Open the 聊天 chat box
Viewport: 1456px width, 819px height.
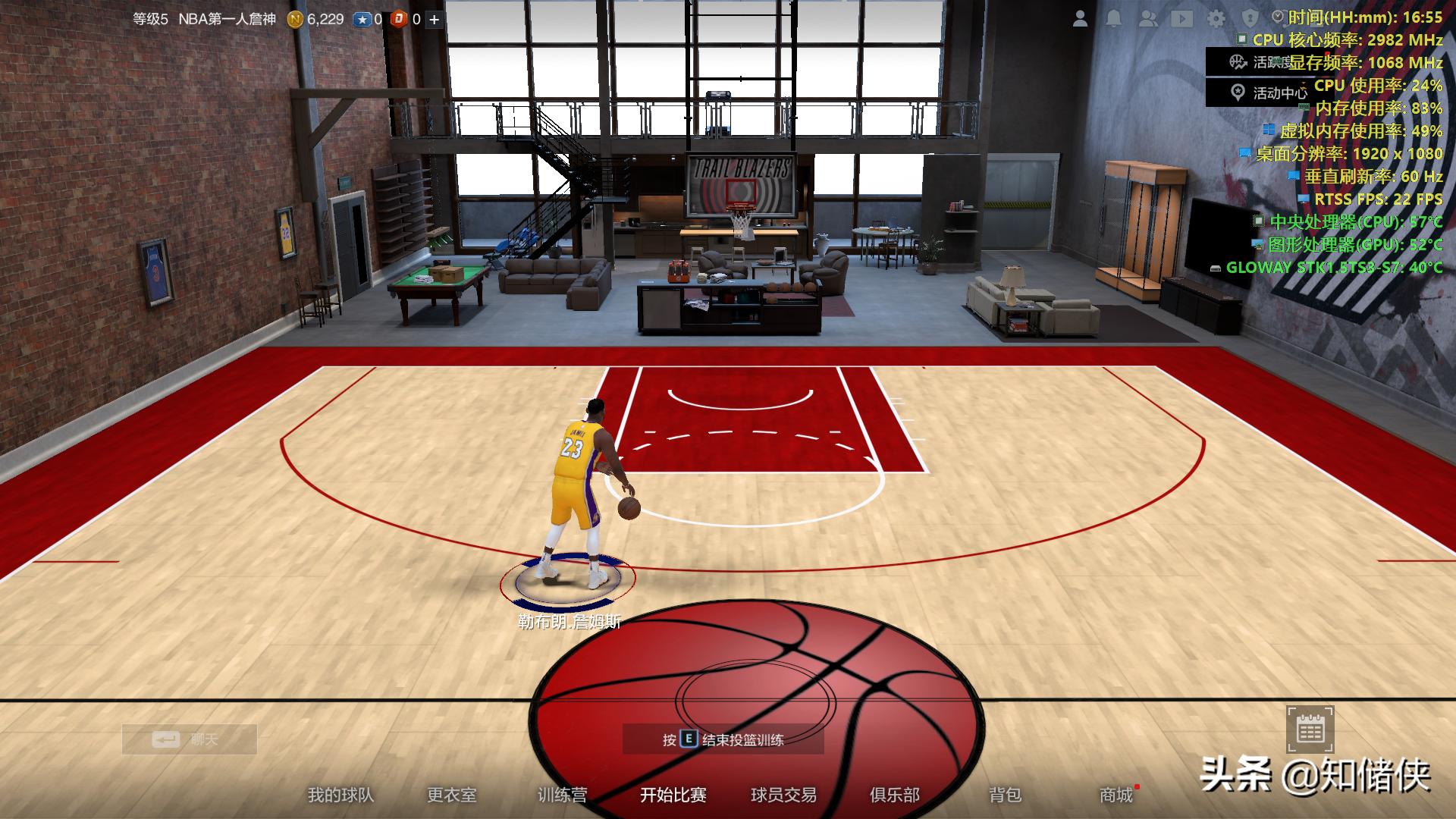click(x=190, y=739)
